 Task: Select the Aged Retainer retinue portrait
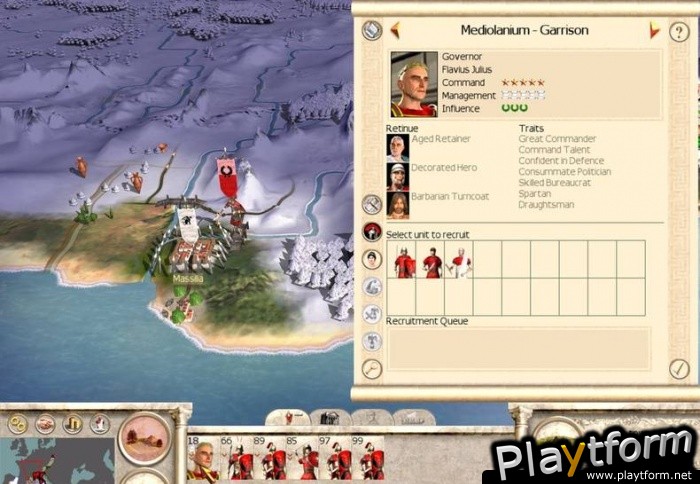point(397,147)
